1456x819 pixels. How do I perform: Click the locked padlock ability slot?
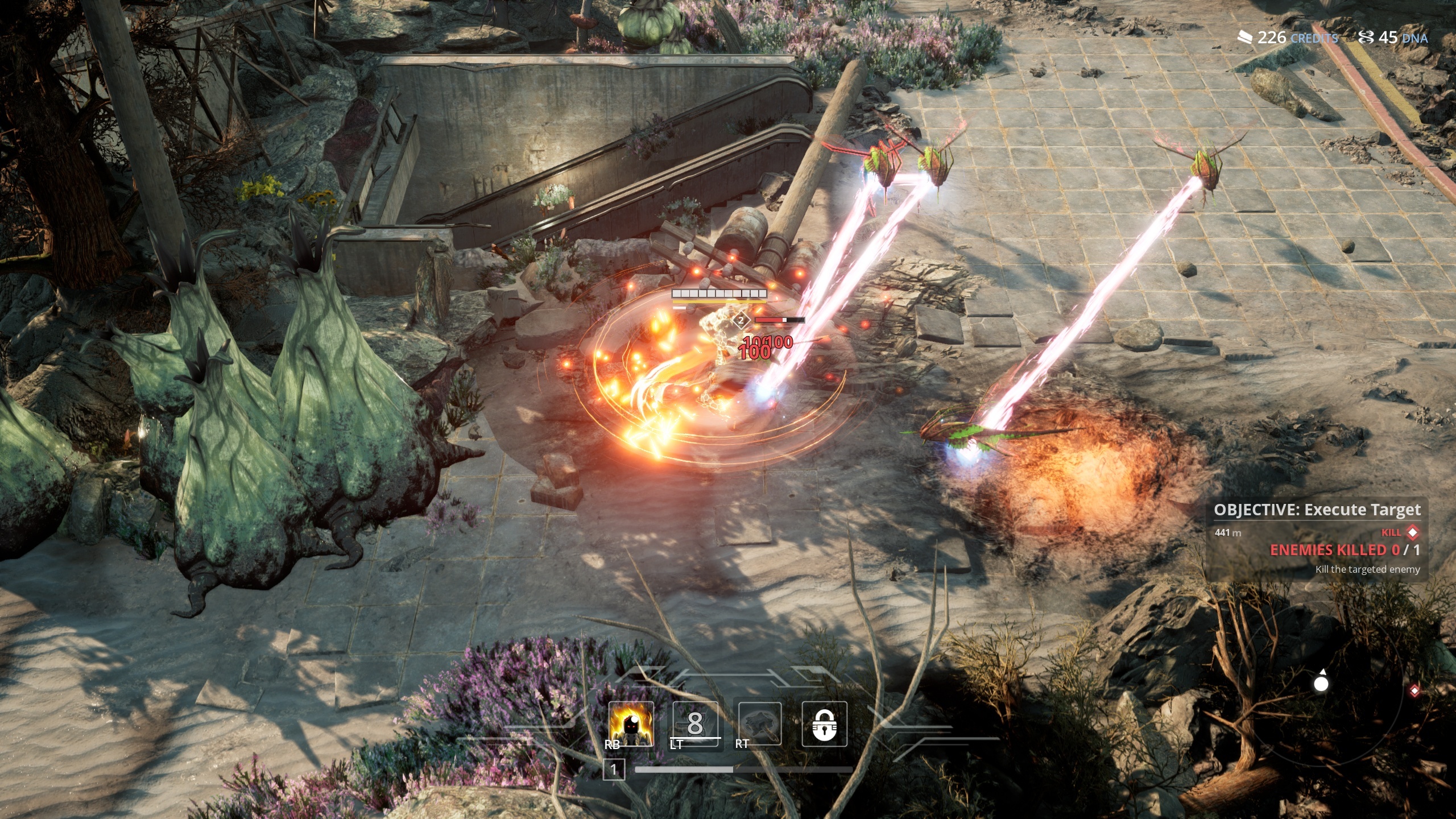[824, 723]
